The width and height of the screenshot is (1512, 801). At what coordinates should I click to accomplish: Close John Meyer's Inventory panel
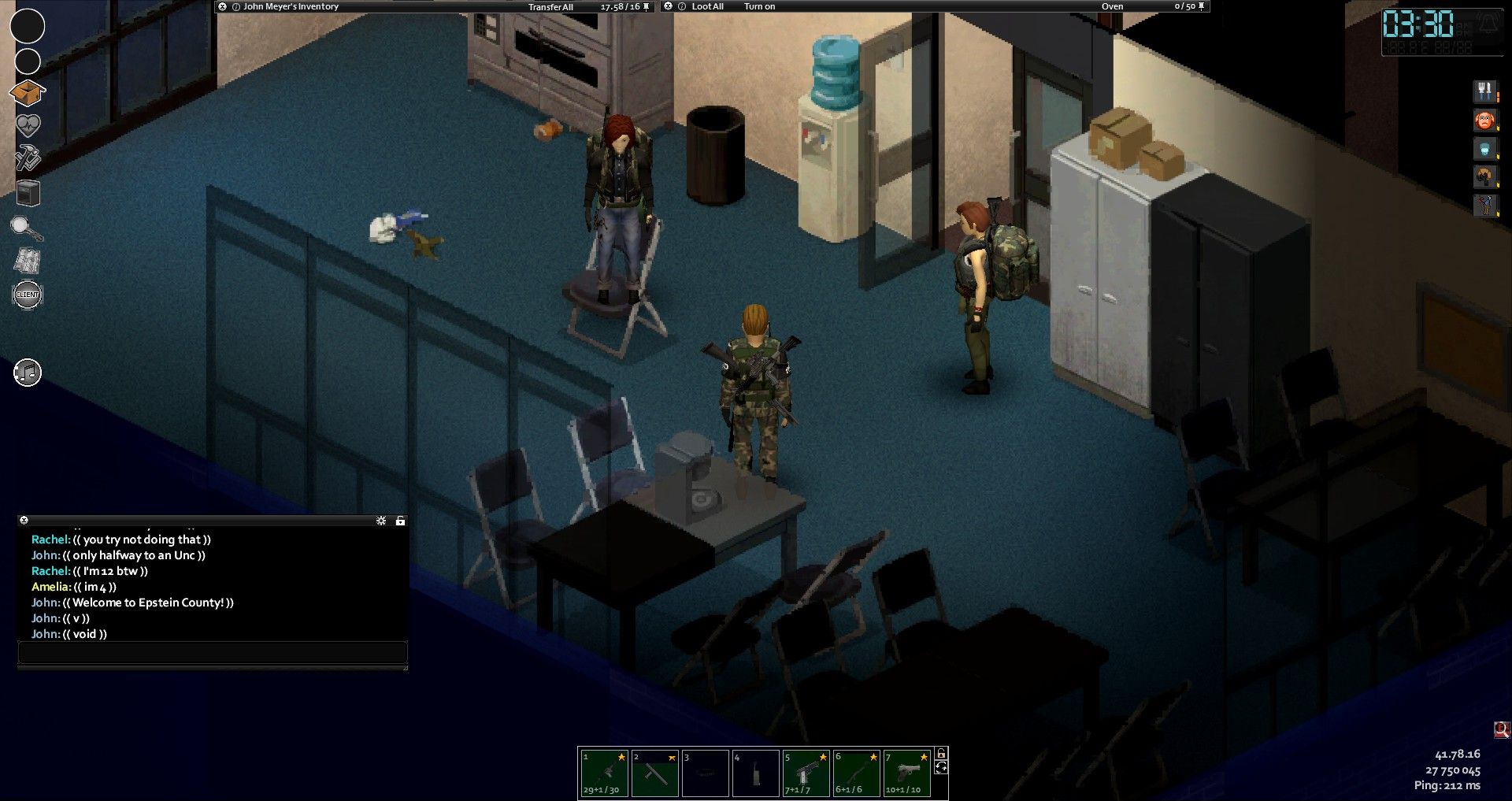tap(223, 6)
